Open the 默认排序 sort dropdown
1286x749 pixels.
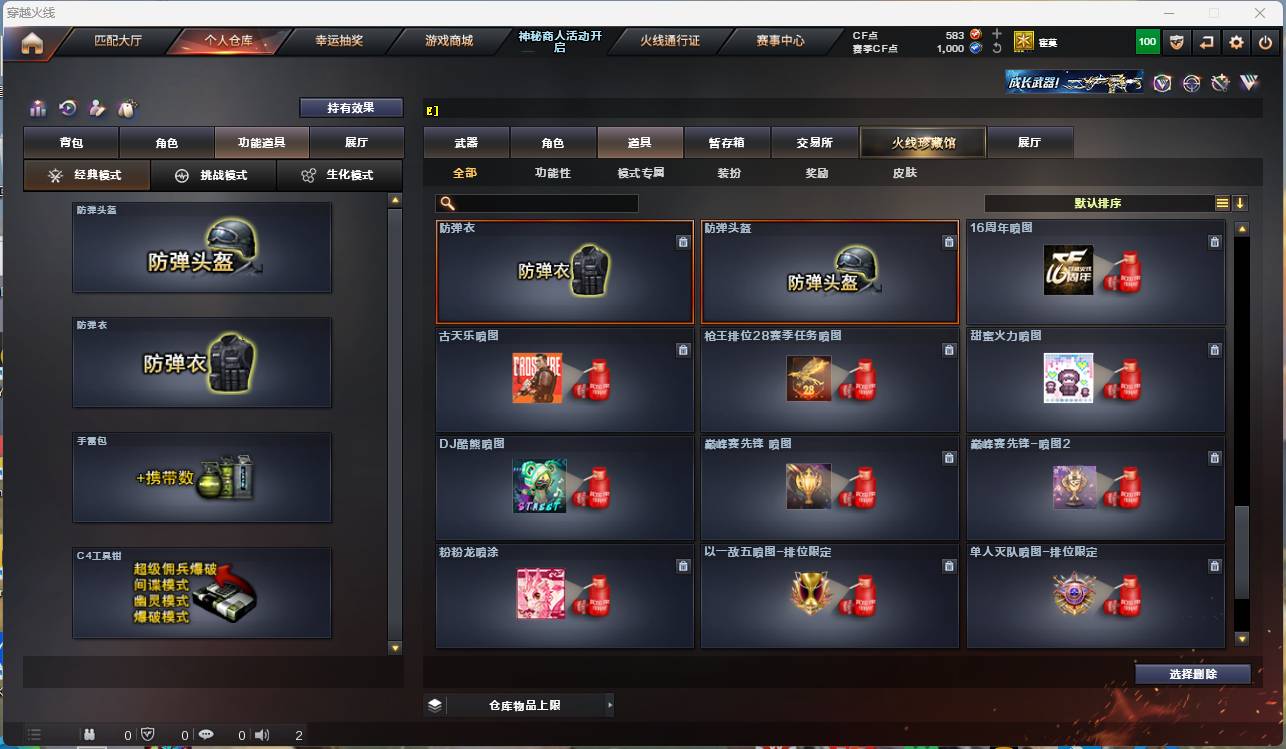(1100, 203)
